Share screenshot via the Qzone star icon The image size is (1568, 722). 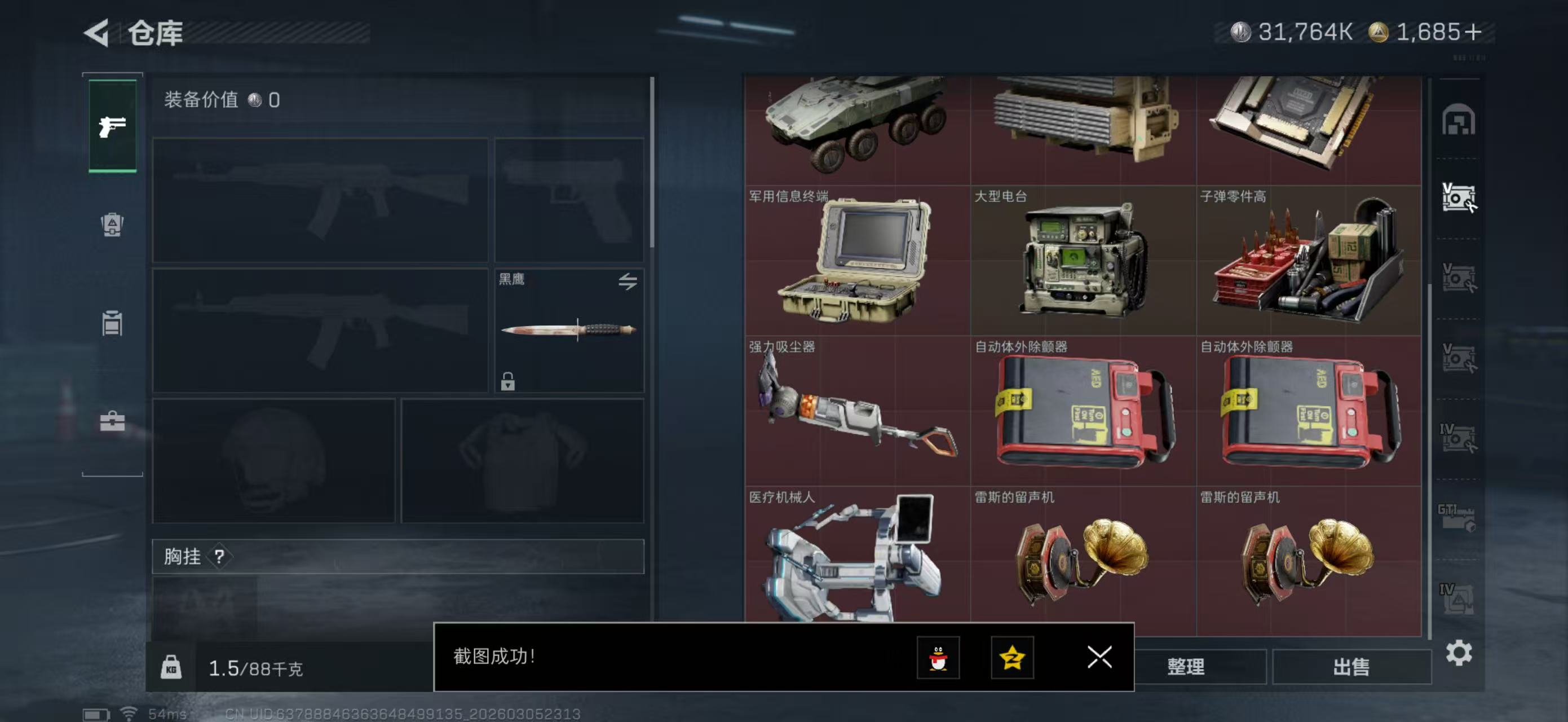[x=1013, y=659]
